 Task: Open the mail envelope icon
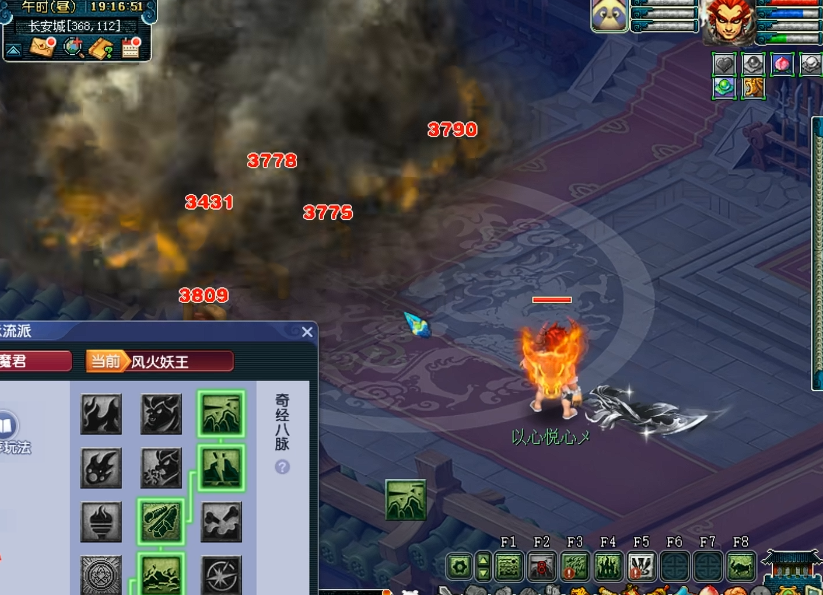coord(43,47)
